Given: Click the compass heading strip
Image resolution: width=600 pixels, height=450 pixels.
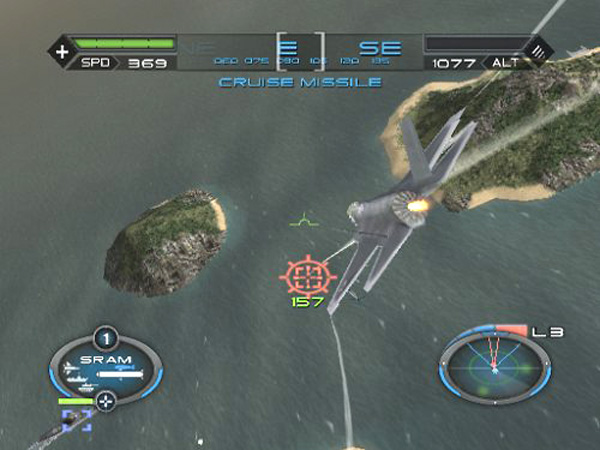Looking at the screenshot, I should [300, 52].
